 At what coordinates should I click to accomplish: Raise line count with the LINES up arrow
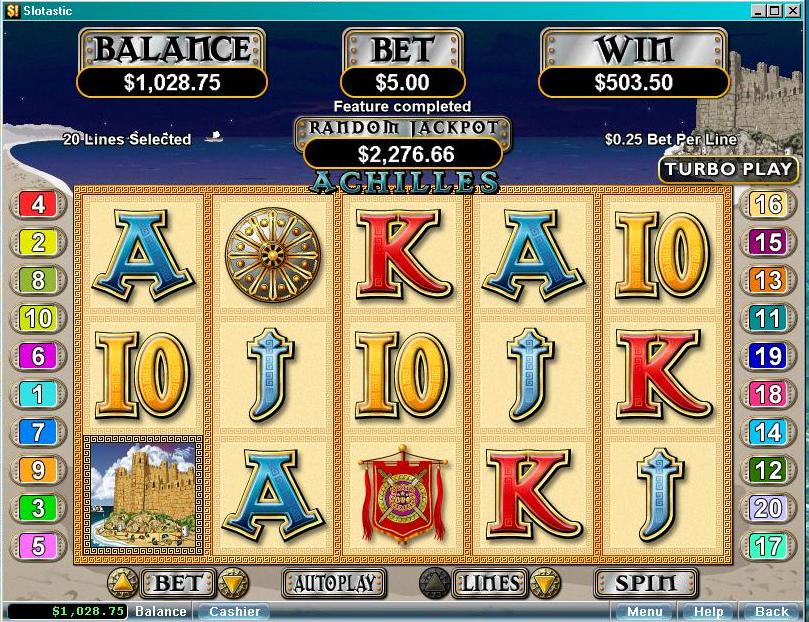pos(435,582)
